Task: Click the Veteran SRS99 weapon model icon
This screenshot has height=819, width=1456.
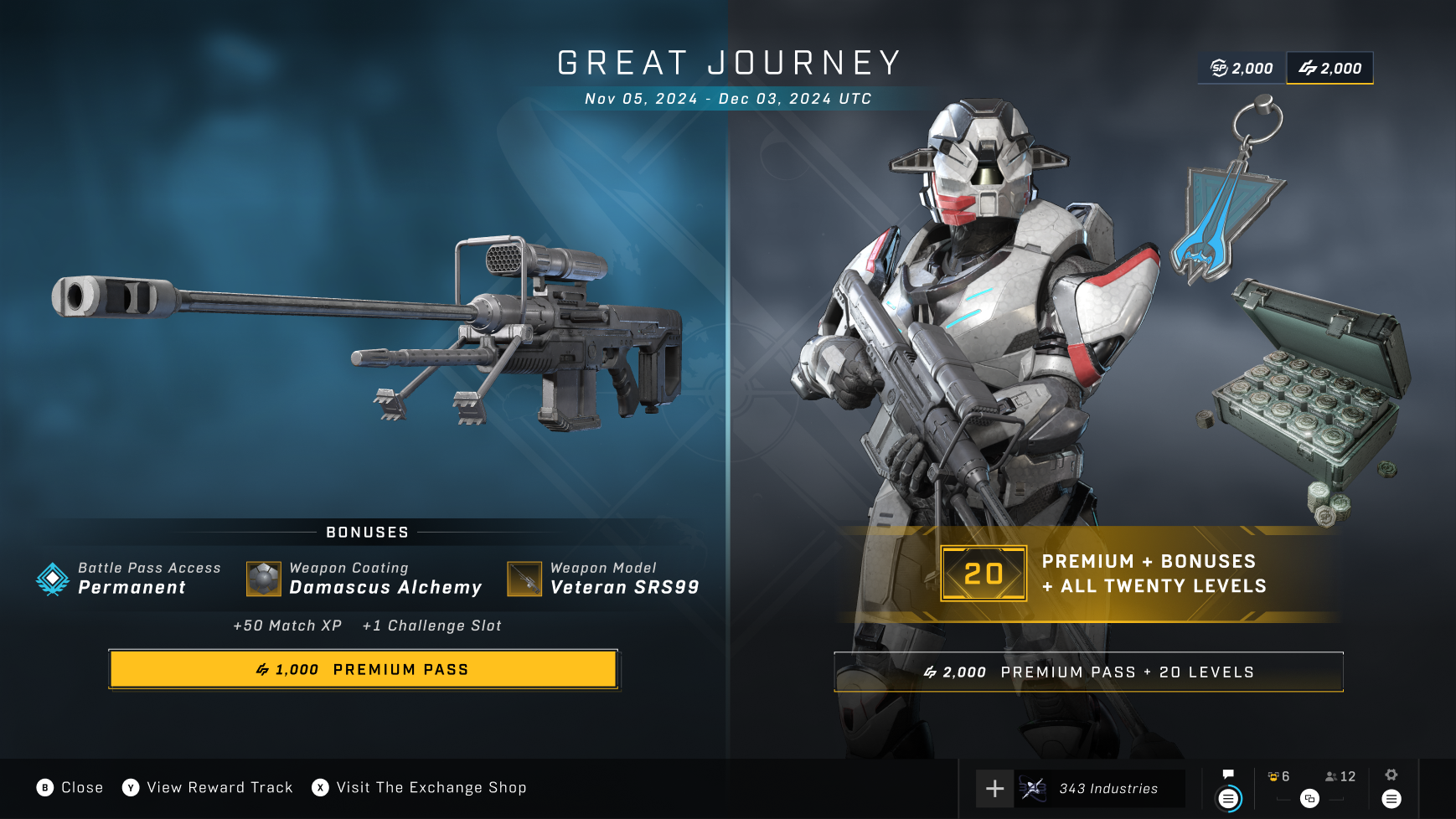Action: click(x=527, y=578)
